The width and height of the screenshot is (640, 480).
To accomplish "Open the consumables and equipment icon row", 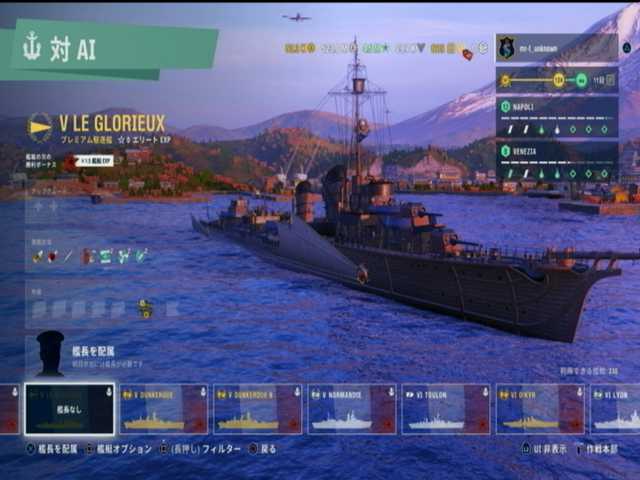I will [x=90, y=256].
